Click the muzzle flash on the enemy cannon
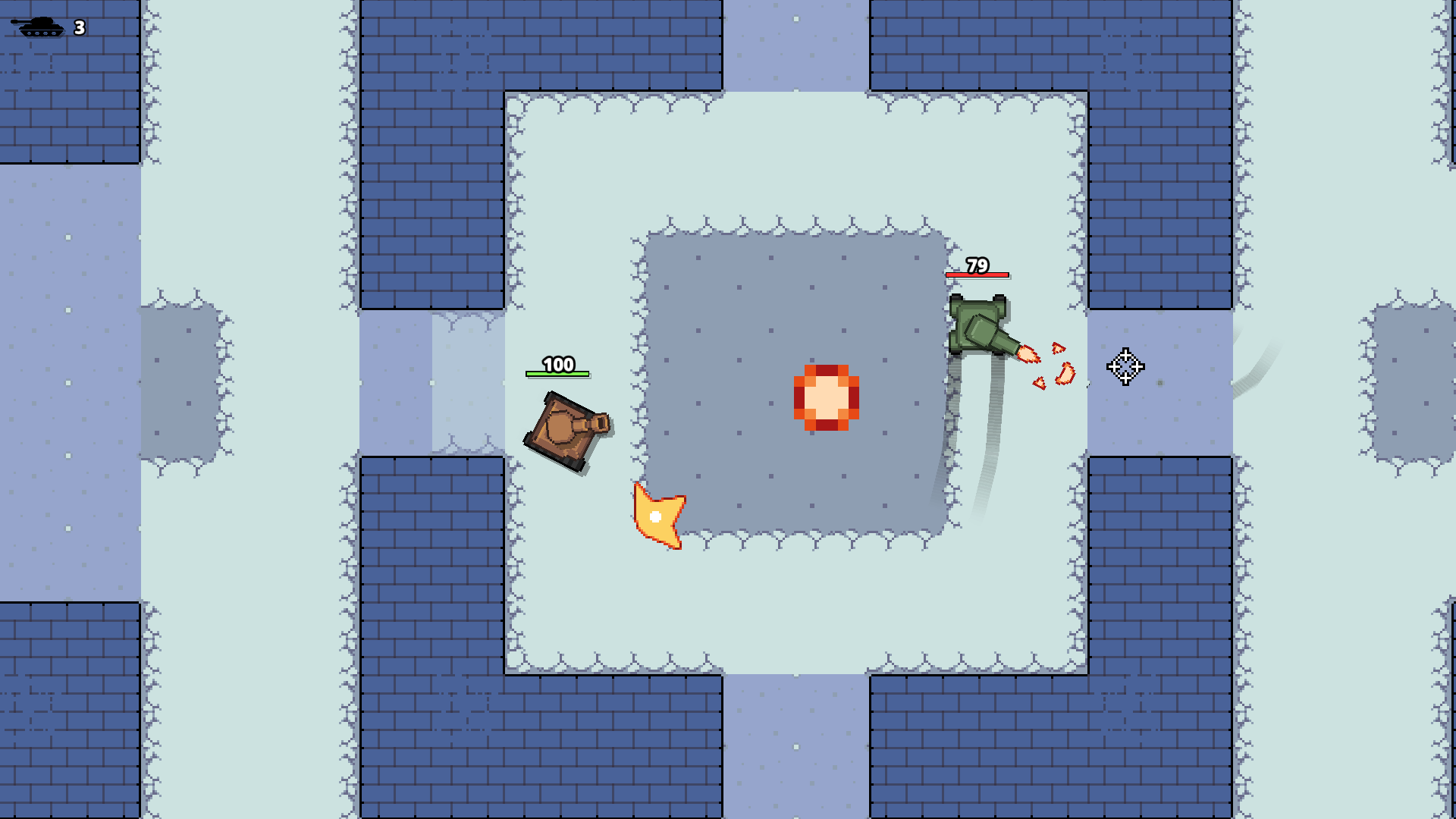Viewport: 1456px width, 819px height. tap(1028, 354)
